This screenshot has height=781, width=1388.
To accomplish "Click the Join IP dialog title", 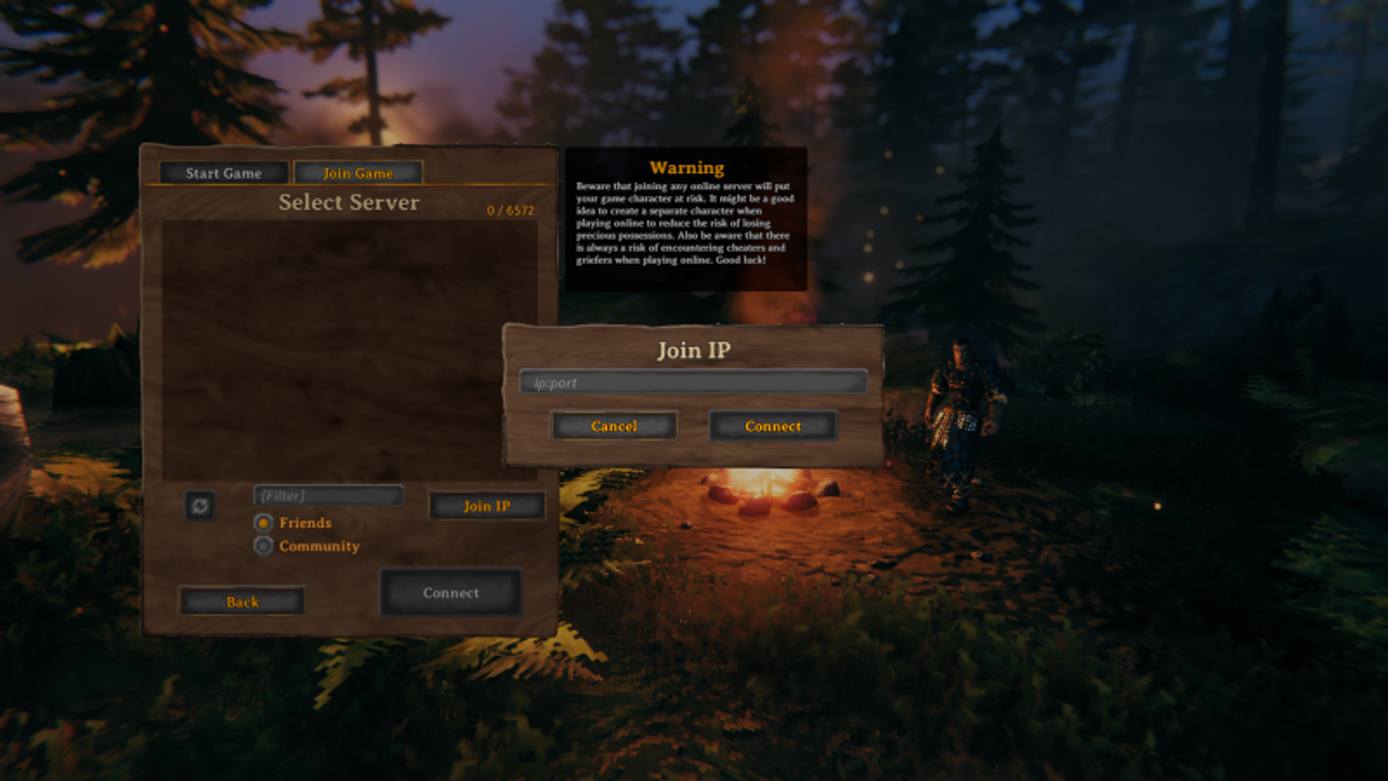I will coord(694,351).
